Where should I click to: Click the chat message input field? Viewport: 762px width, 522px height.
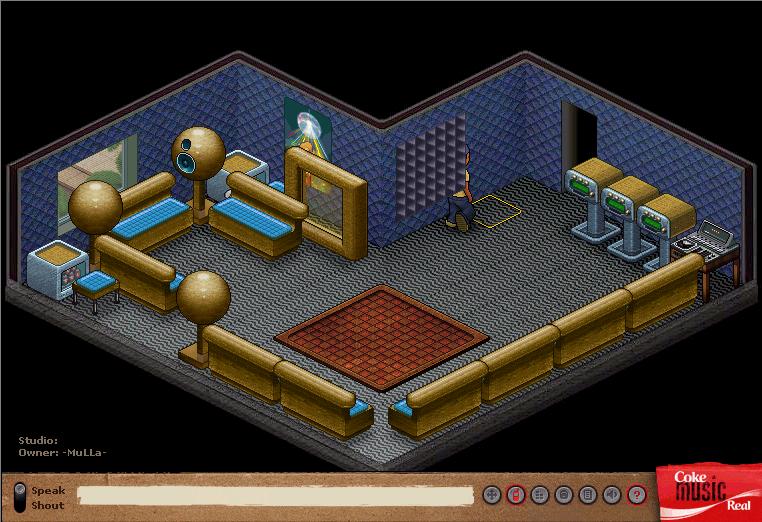[x=275, y=495]
